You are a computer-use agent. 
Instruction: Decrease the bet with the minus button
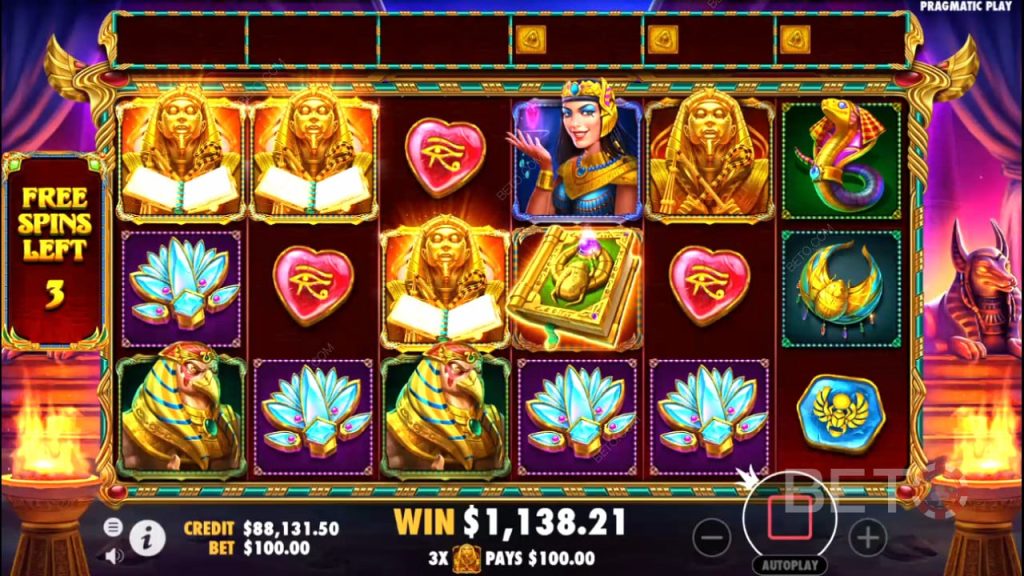click(x=711, y=538)
